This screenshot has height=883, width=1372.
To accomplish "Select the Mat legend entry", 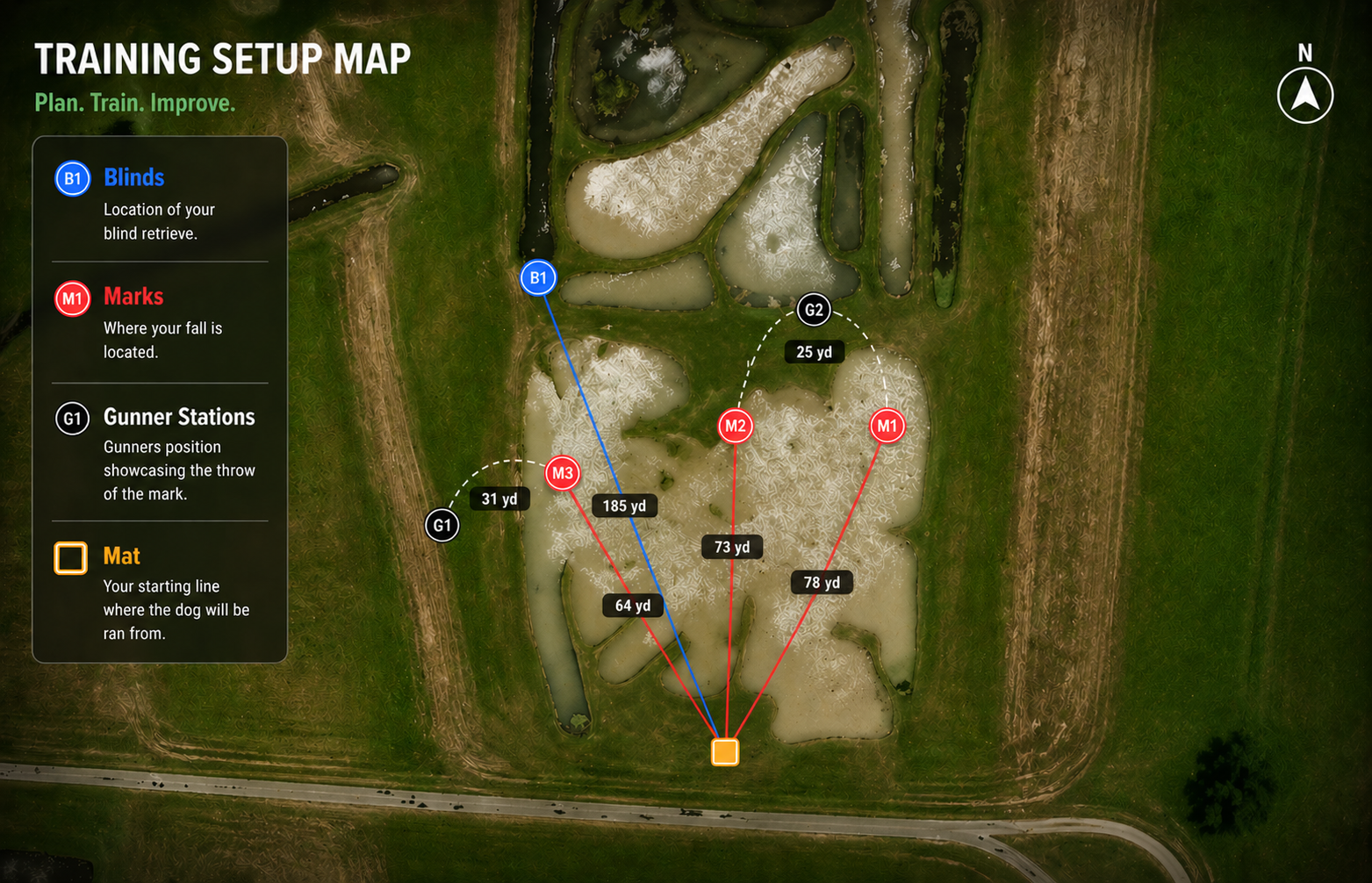I will [121, 556].
